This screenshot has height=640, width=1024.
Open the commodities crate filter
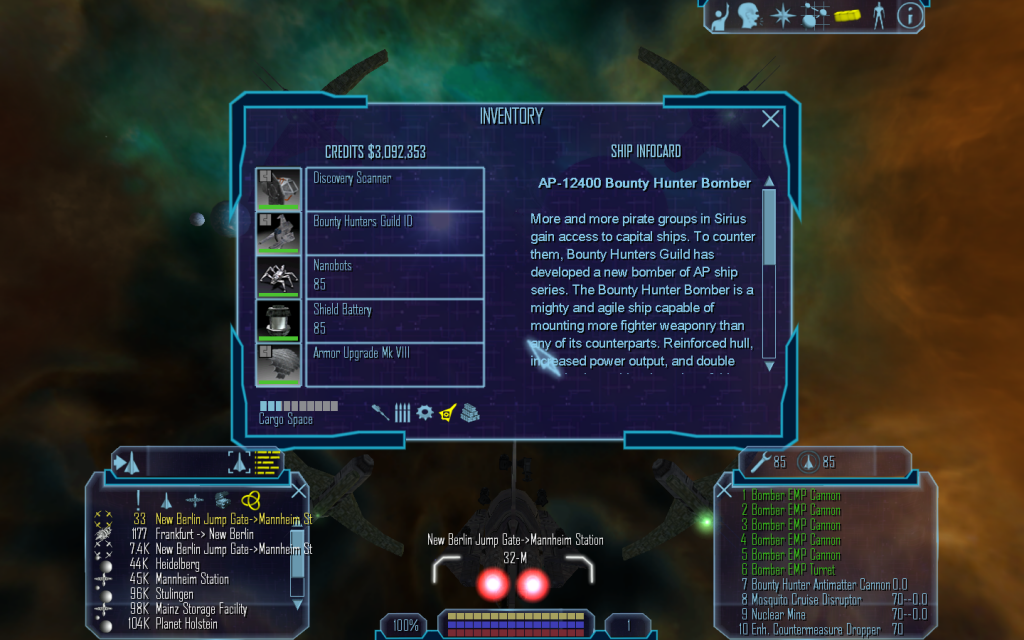tap(470, 412)
